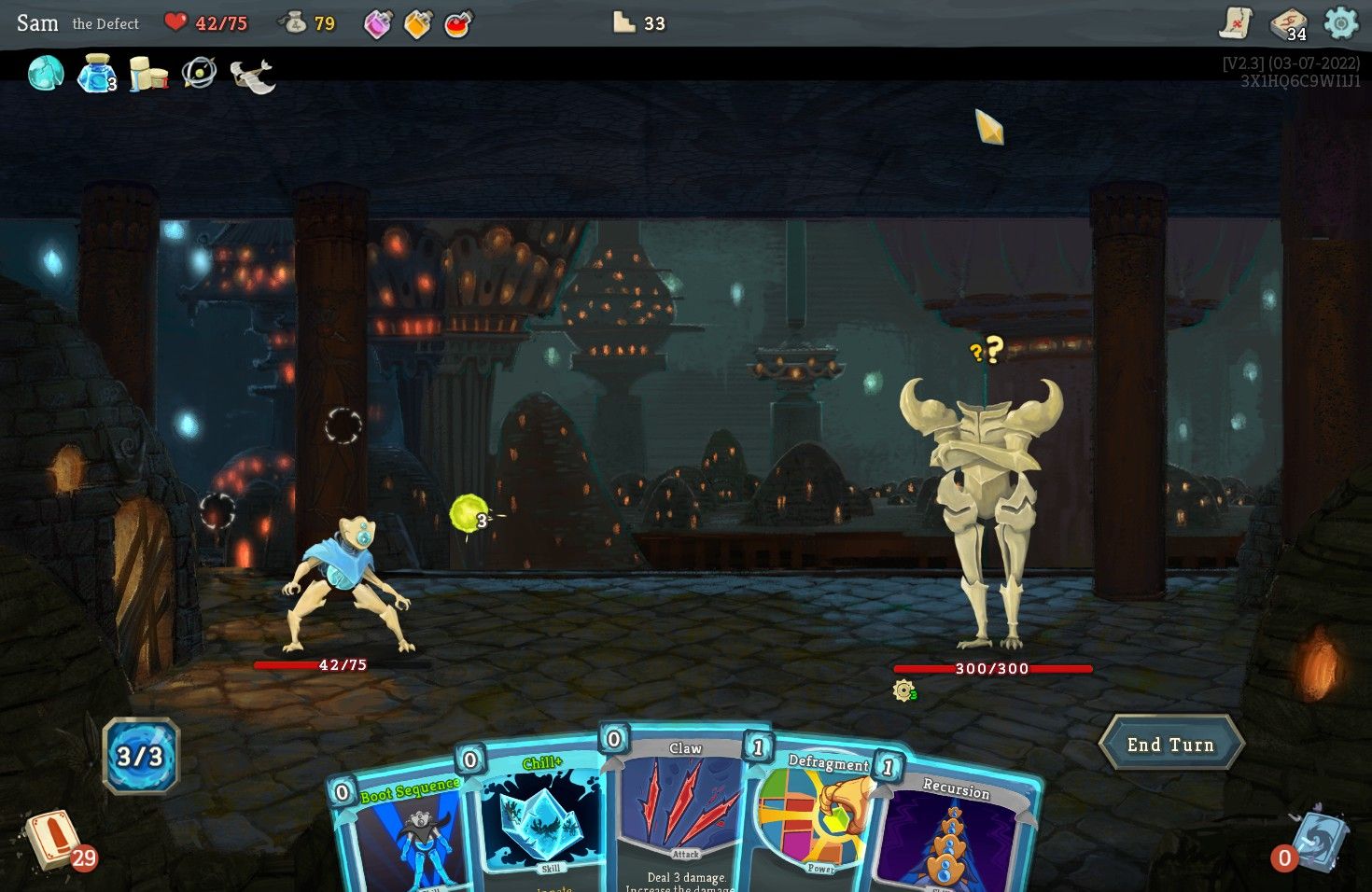Inspect the paper scrolls relic
This screenshot has width=1372, height=892.
click(147, 74)
